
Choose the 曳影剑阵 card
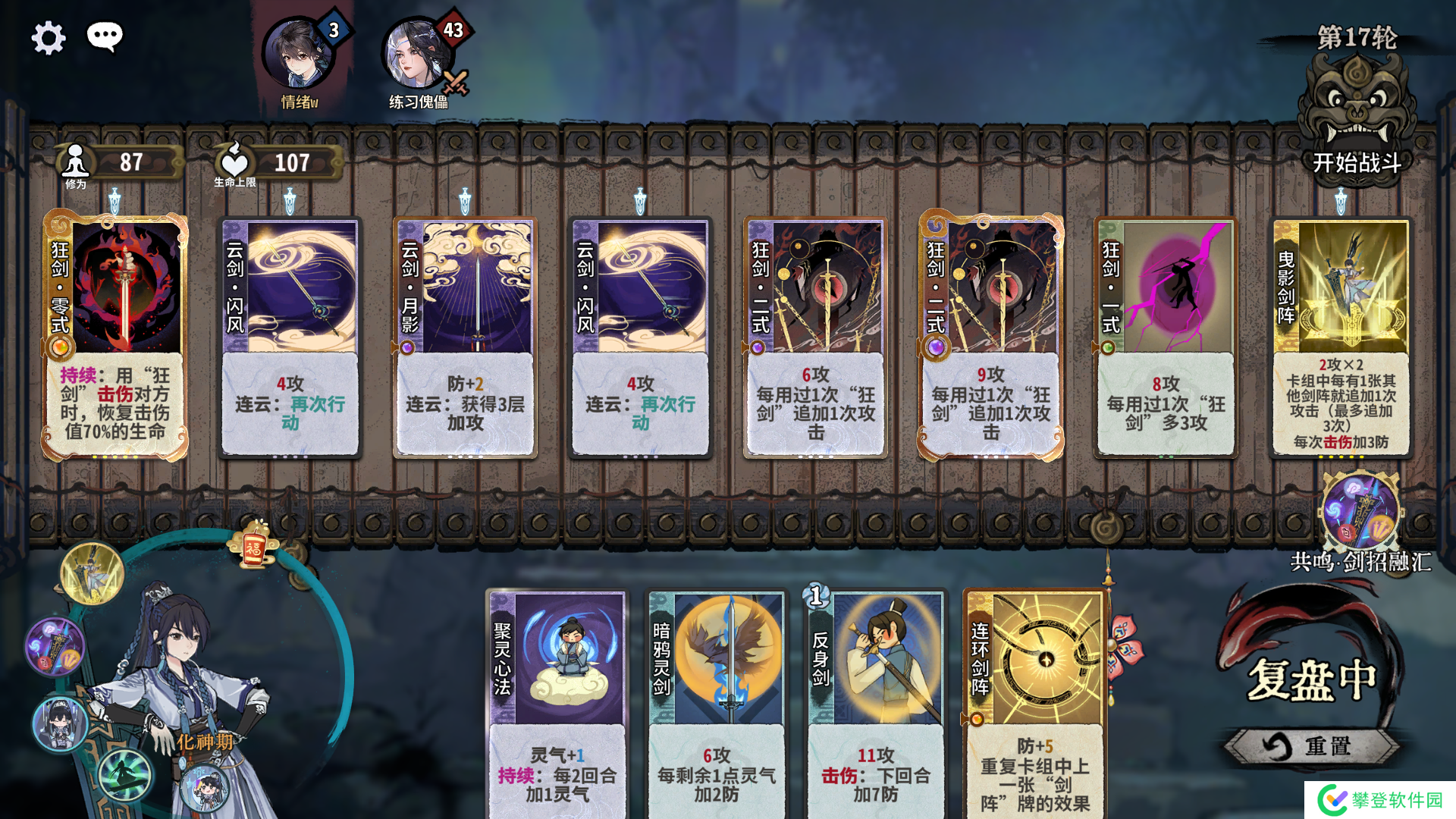click(1341, 337)
